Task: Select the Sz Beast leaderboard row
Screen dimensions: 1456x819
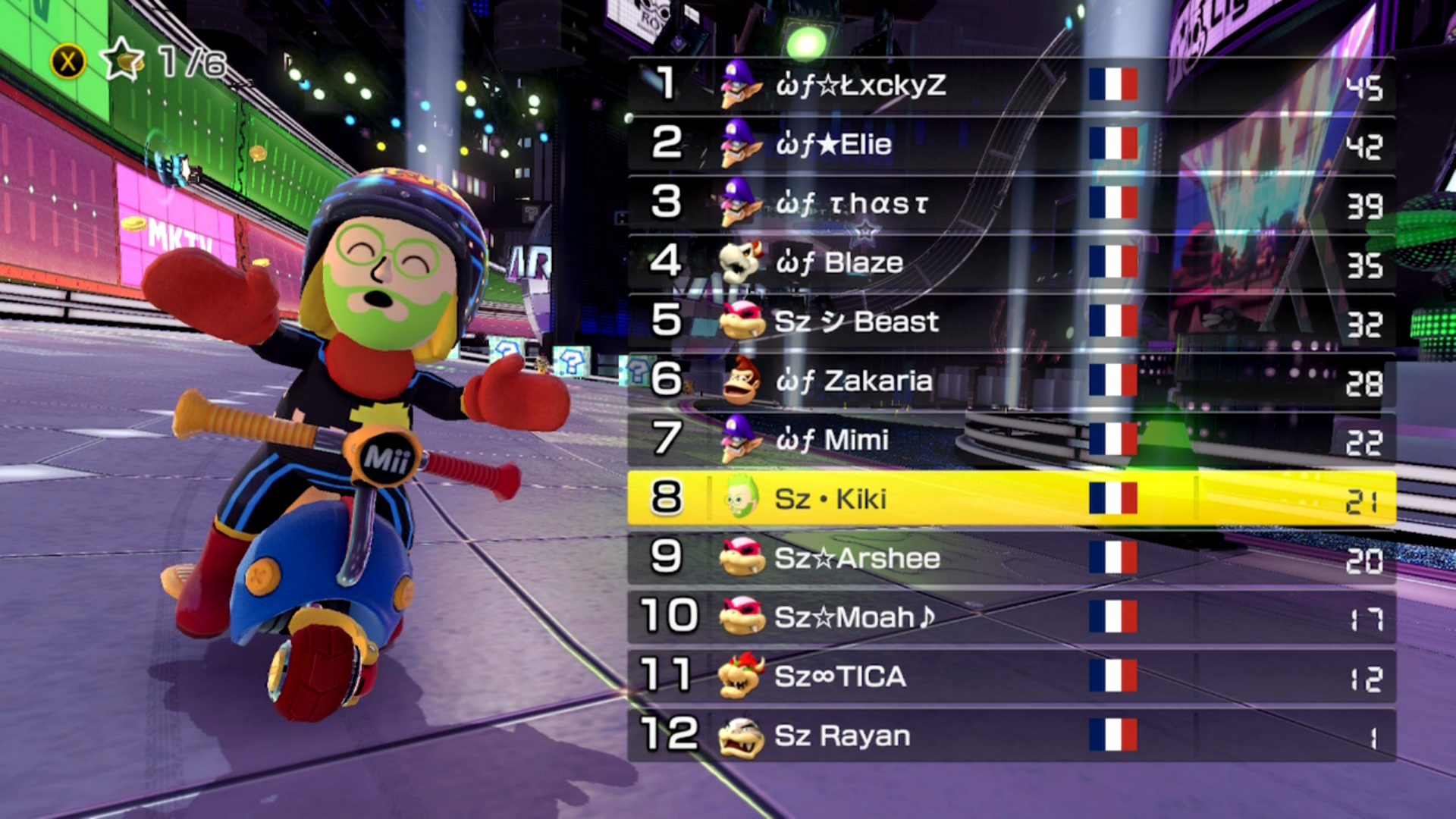Action: tap(1012, 322)
